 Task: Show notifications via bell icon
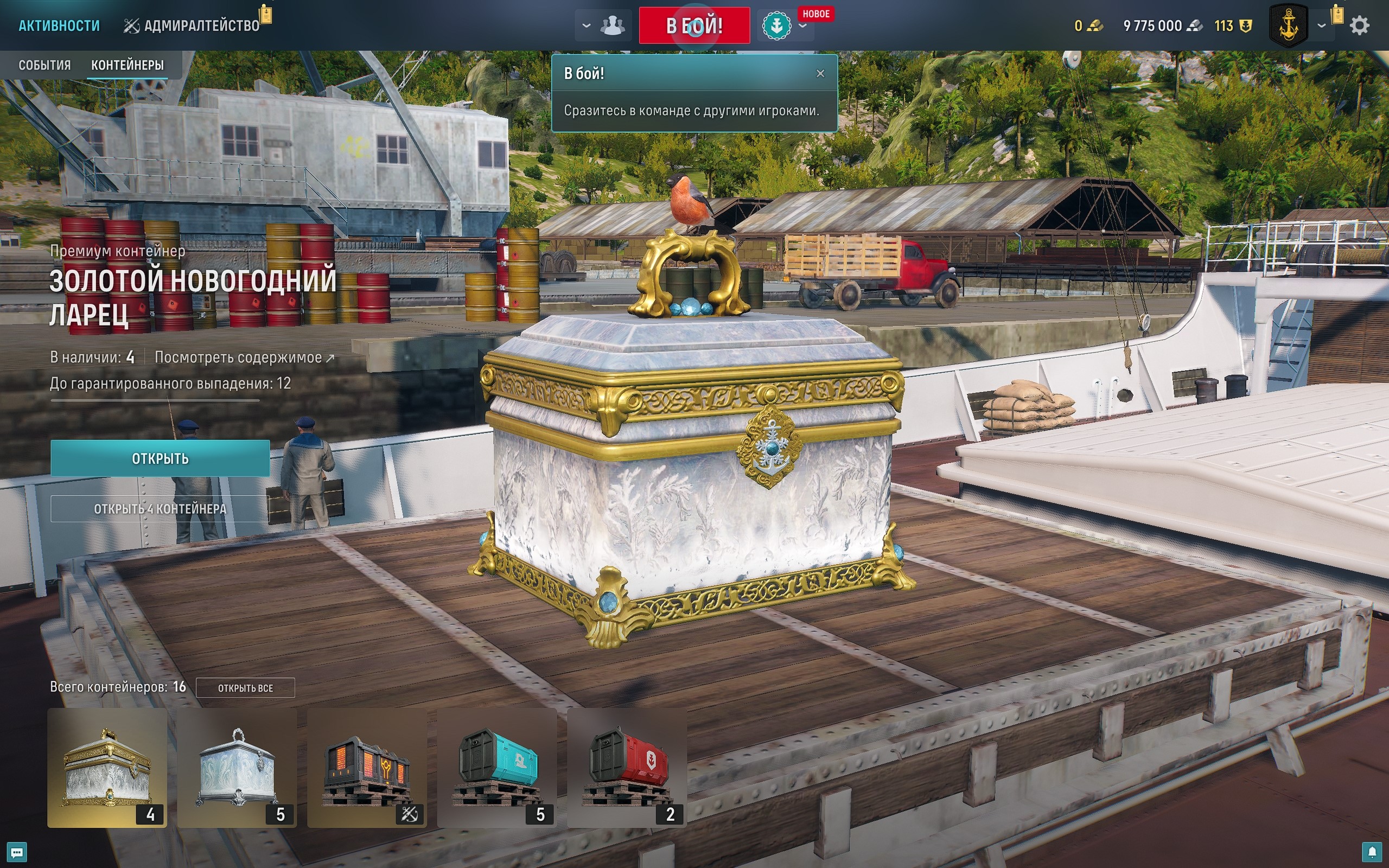click(1372, 852)
